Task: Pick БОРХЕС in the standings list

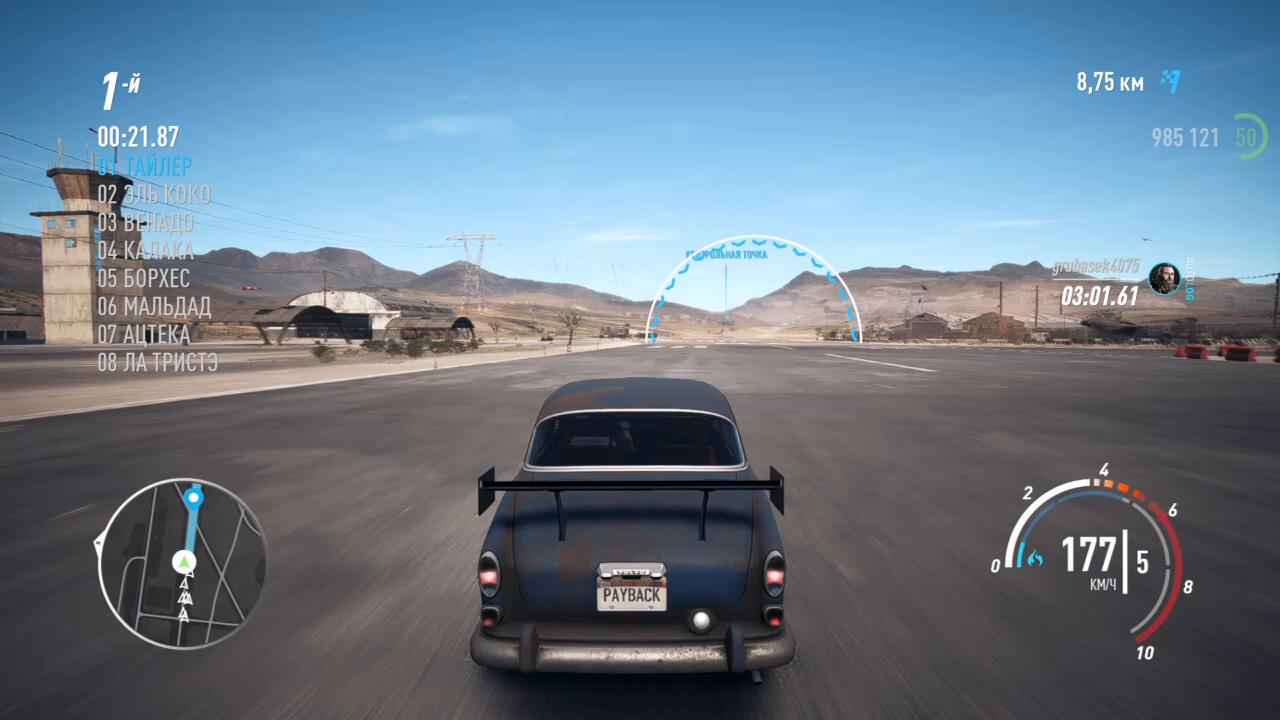Action: tap(144, 278)
